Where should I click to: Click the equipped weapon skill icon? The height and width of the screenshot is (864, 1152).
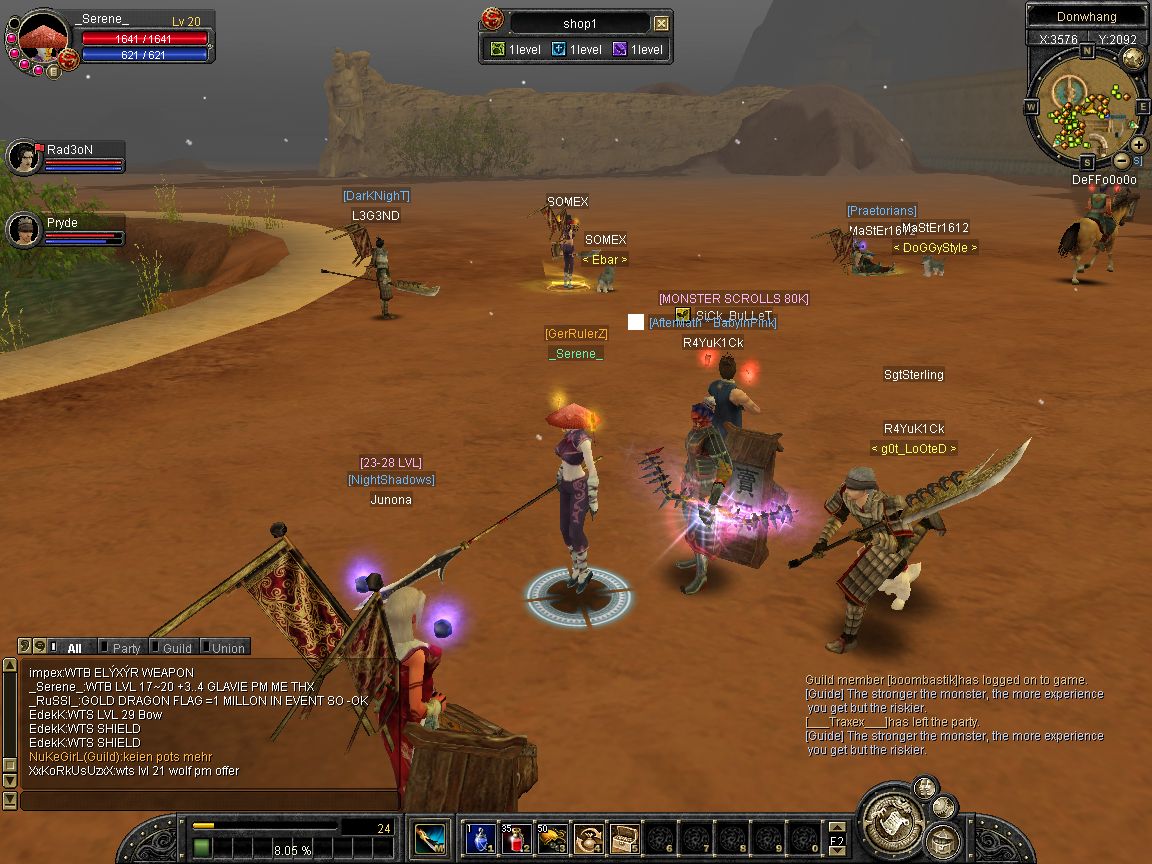pyautogui.click(x=431, y=837)
